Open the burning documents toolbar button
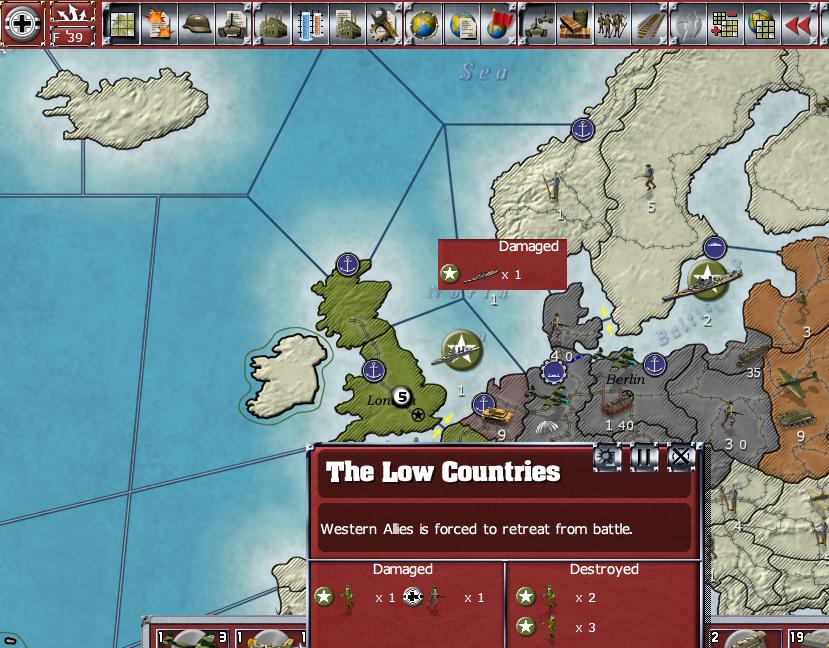829x648 pixels. click(x=159, y=21)
